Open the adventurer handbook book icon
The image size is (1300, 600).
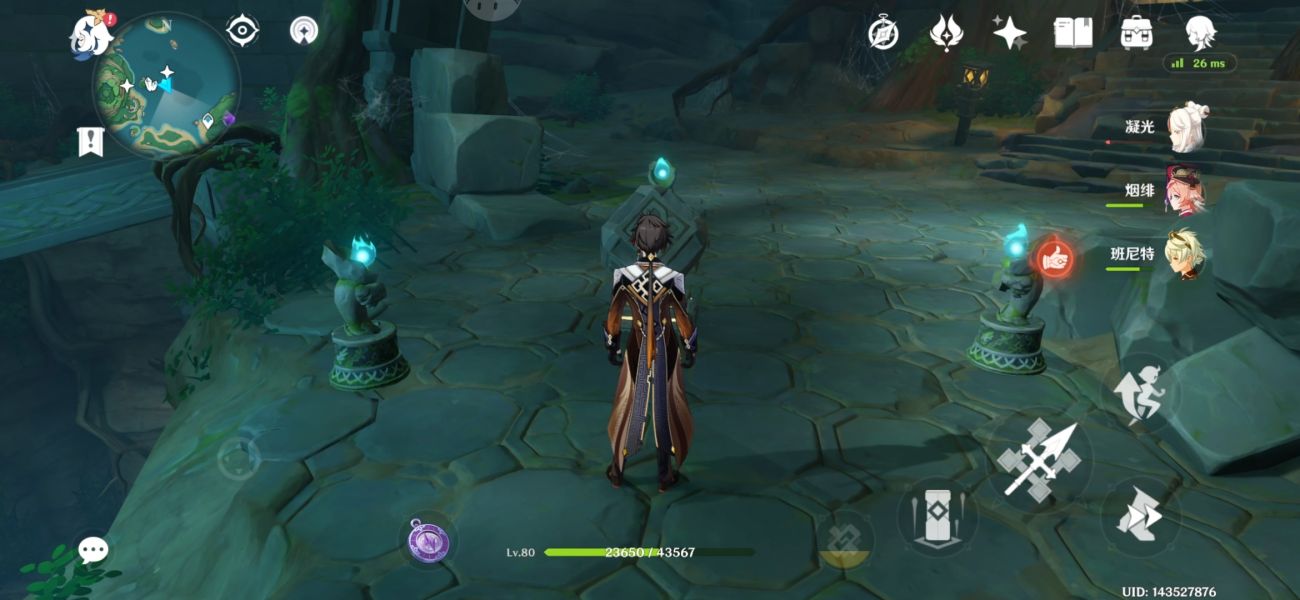point(1072,34)
